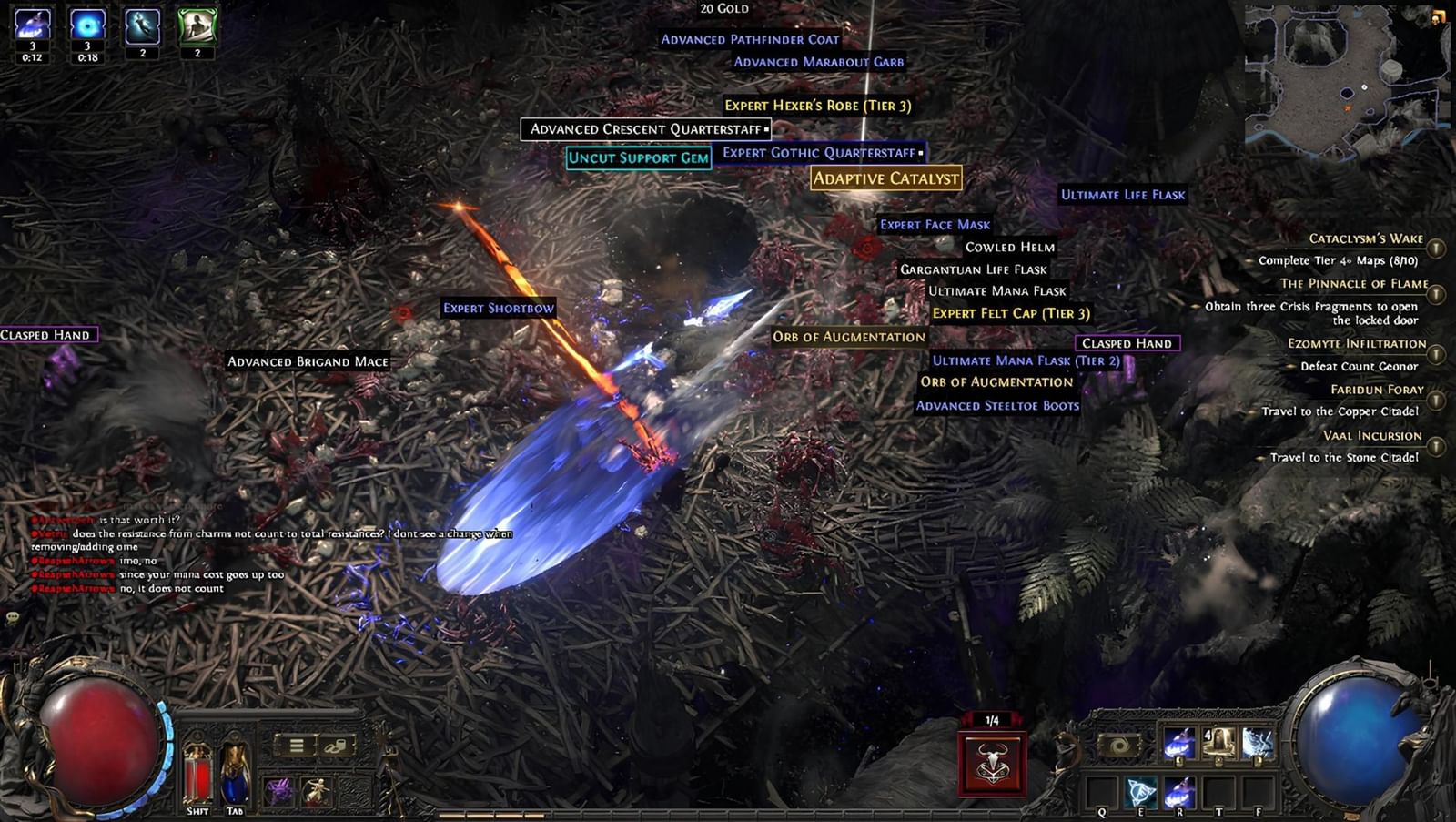Pick up the Uncut Support Gem
1456x822 pixels.
click(x=640, y=157)
